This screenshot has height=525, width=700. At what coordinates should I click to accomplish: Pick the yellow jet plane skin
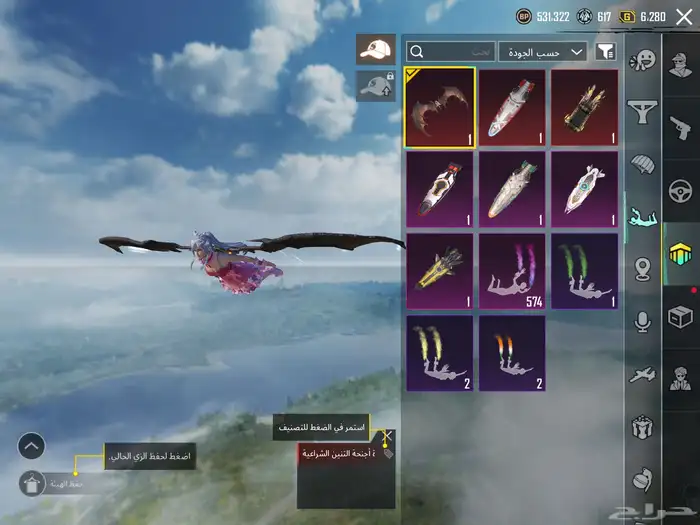pos(440,271)
